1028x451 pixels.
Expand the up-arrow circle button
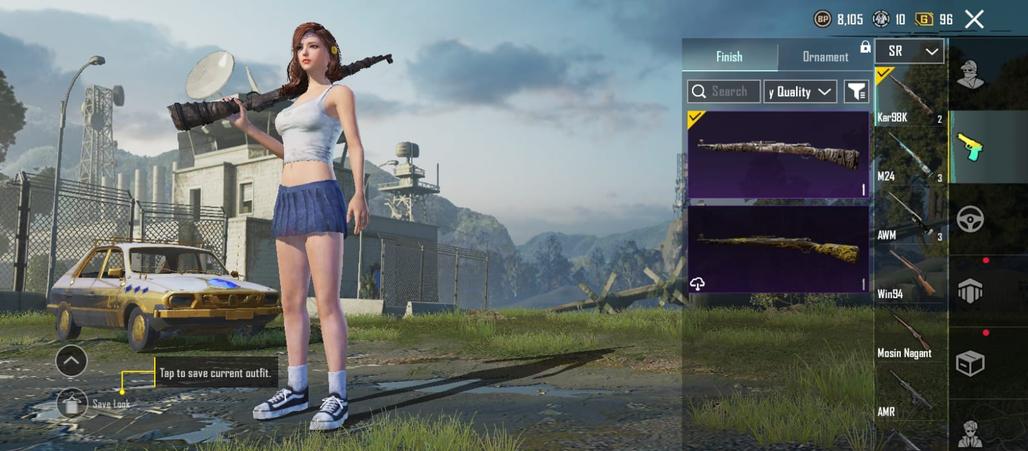pos(71,360)
